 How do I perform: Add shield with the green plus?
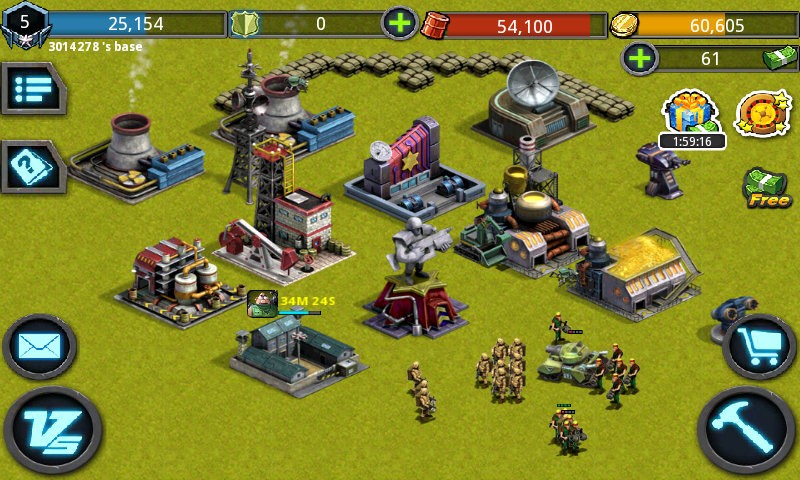click(400, 23)
